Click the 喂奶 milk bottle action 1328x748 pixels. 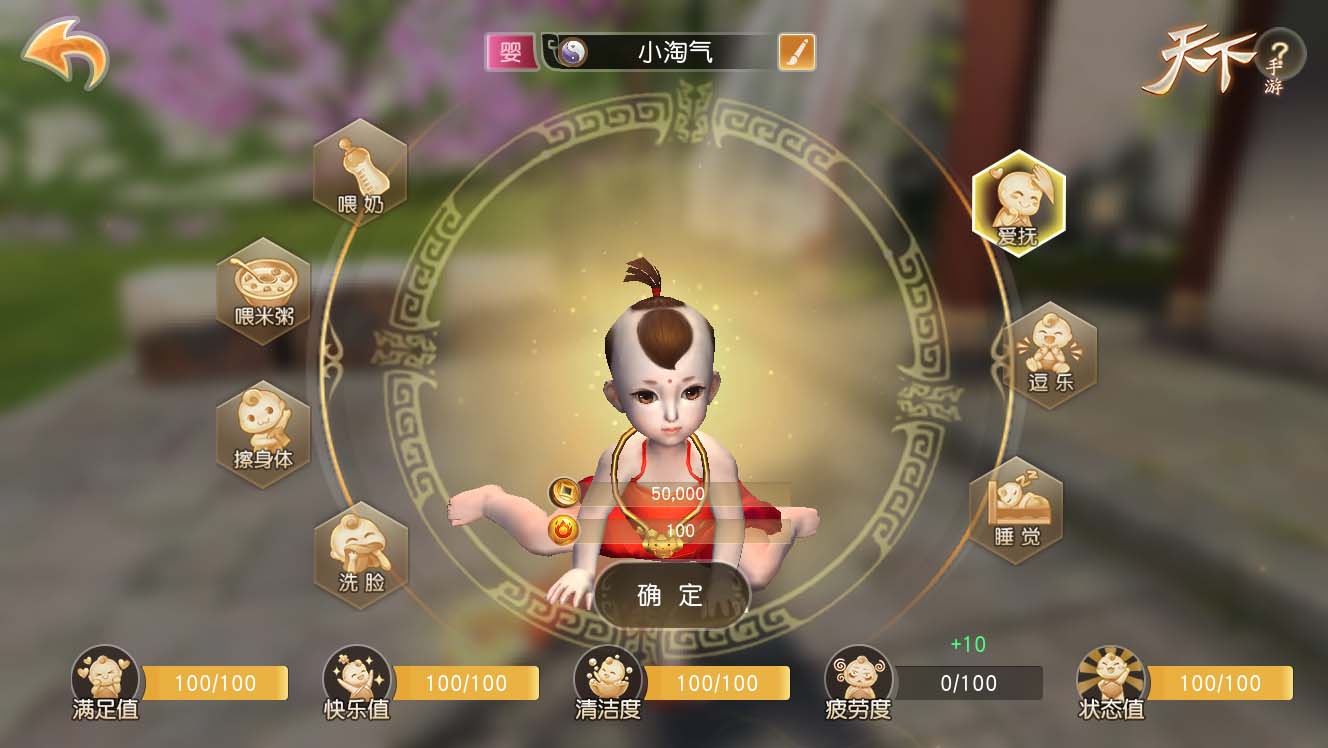click(360, 172)
